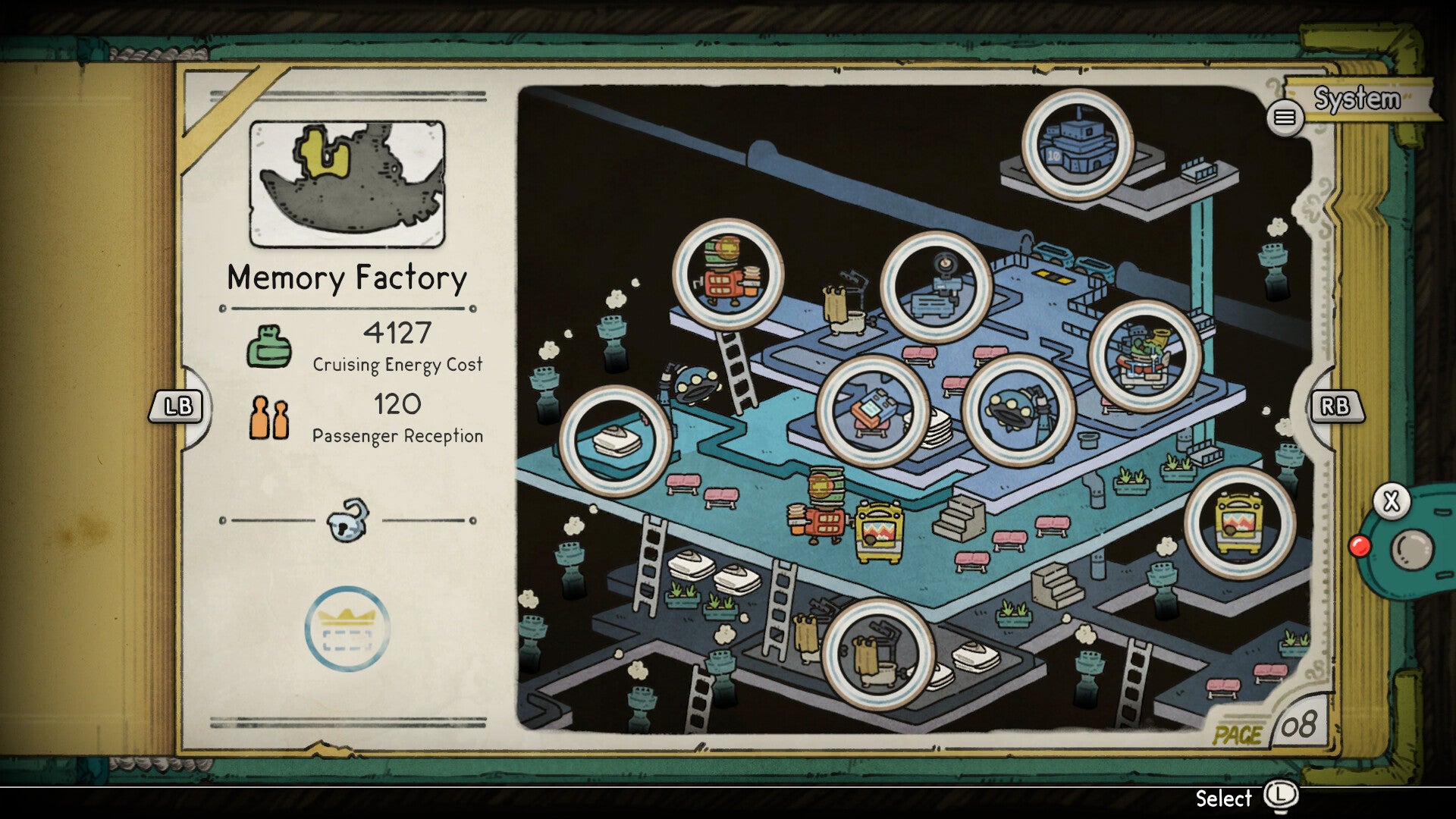Choose the dark multi-eyed creature marker
The image size is (1456, 819).
coord(1018,409)
